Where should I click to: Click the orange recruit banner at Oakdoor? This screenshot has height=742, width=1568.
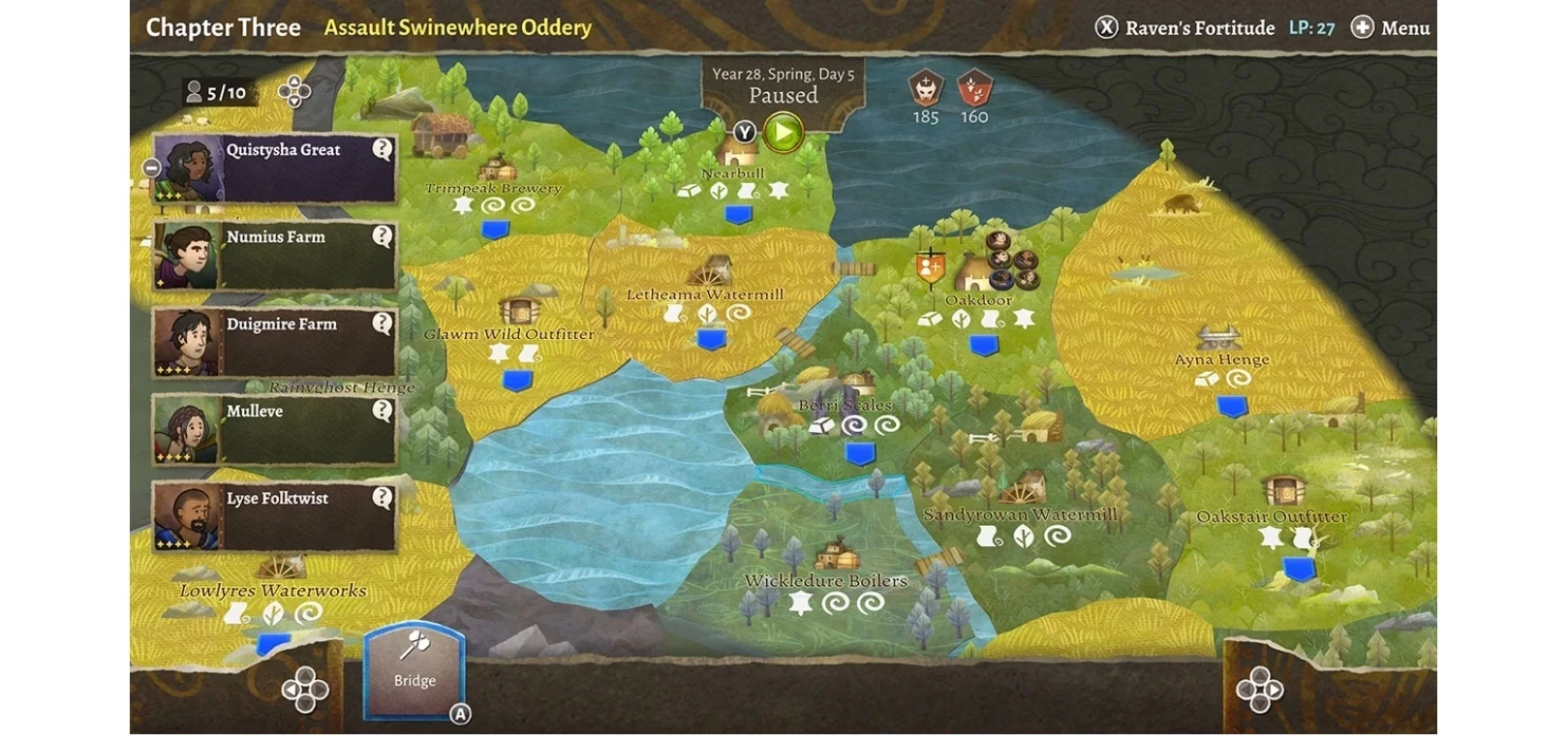930,264
